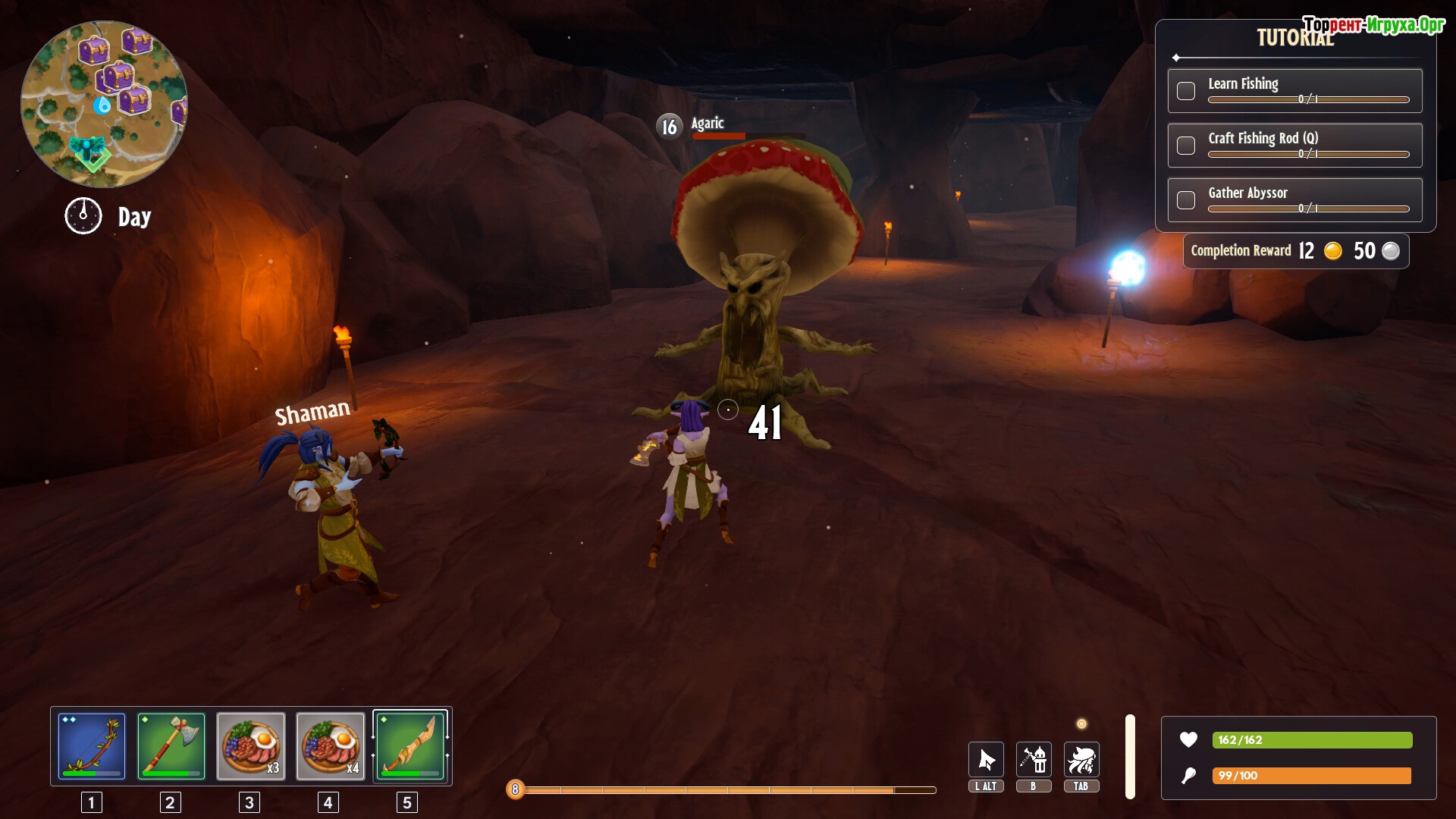Select the Gather Abyssor tutorial task
Viewport: 1456px width, 819px height.
(x=1294, y=199)
